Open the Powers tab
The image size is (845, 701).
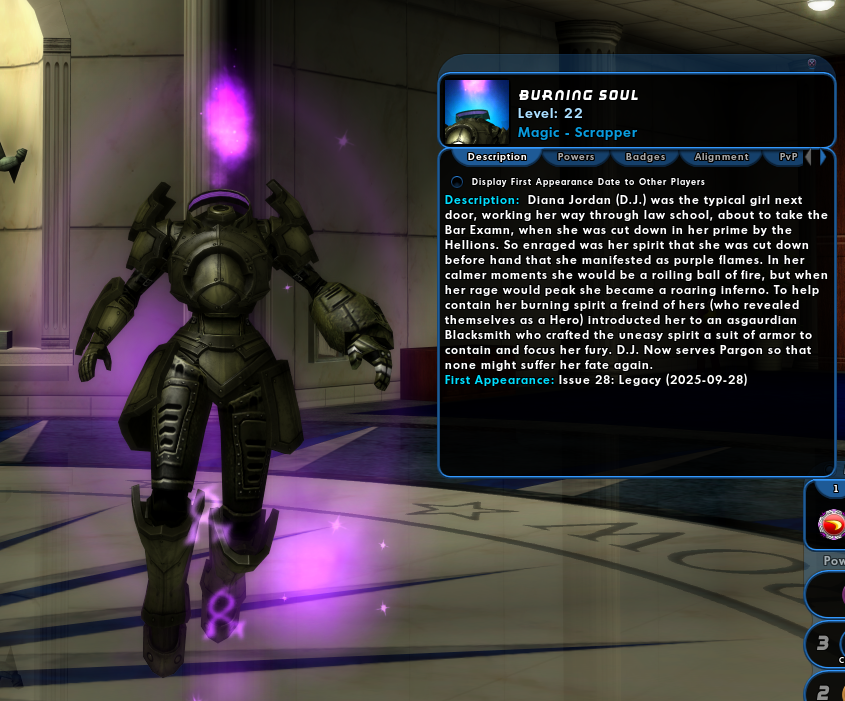(x=576, y=157)
